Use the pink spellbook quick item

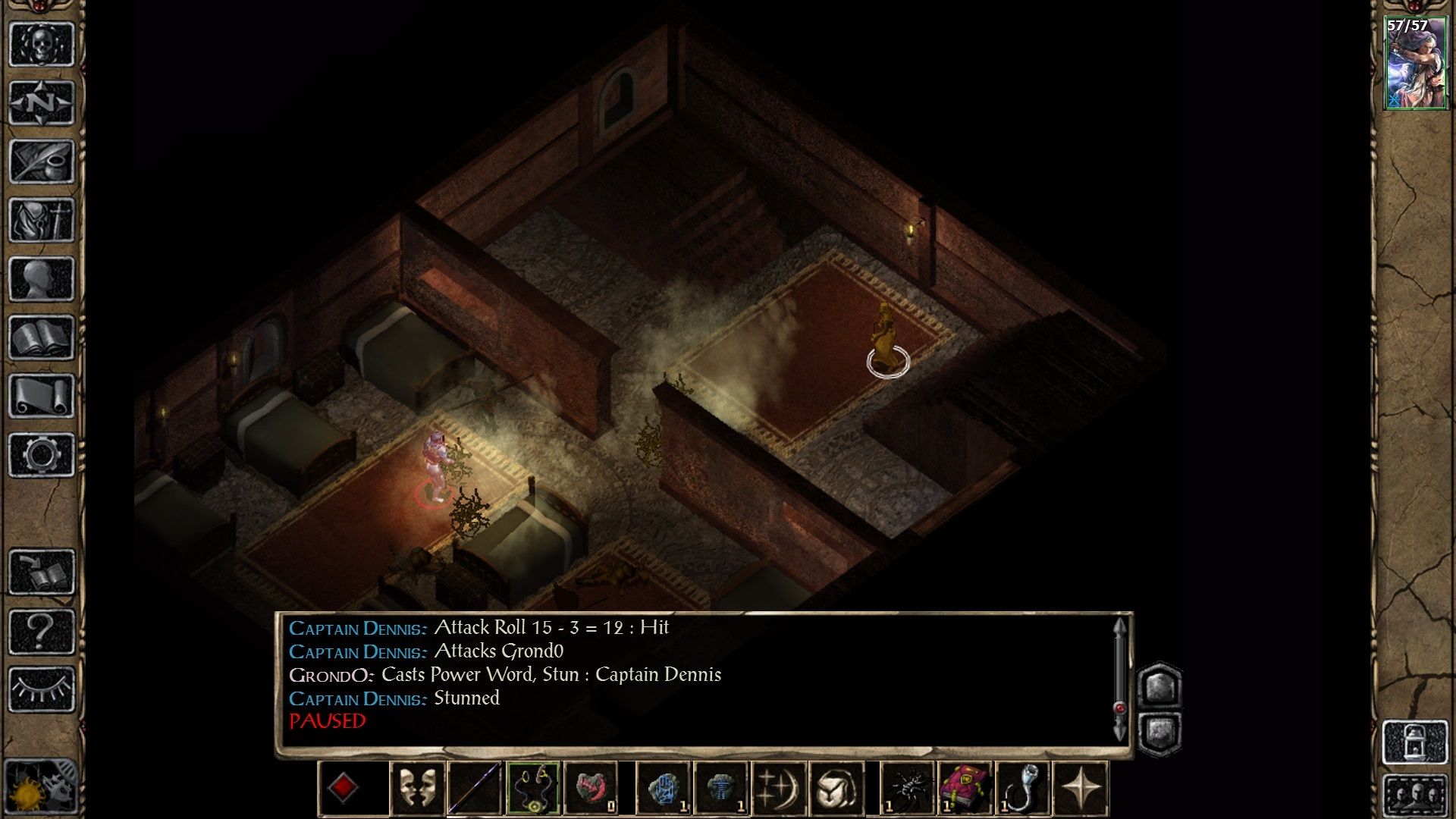pos(965,789)
